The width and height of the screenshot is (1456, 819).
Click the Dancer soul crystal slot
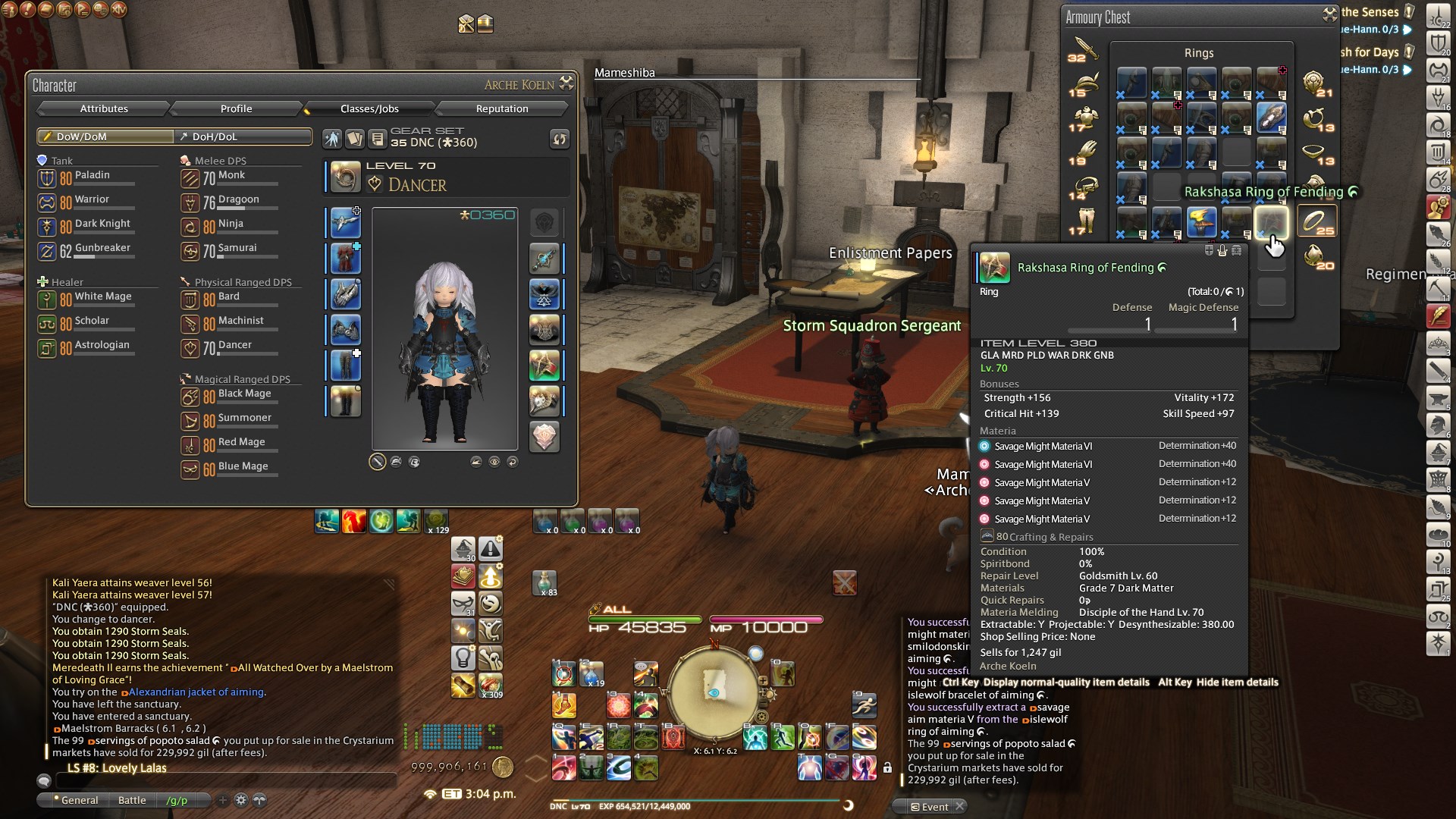click(544, 437)
